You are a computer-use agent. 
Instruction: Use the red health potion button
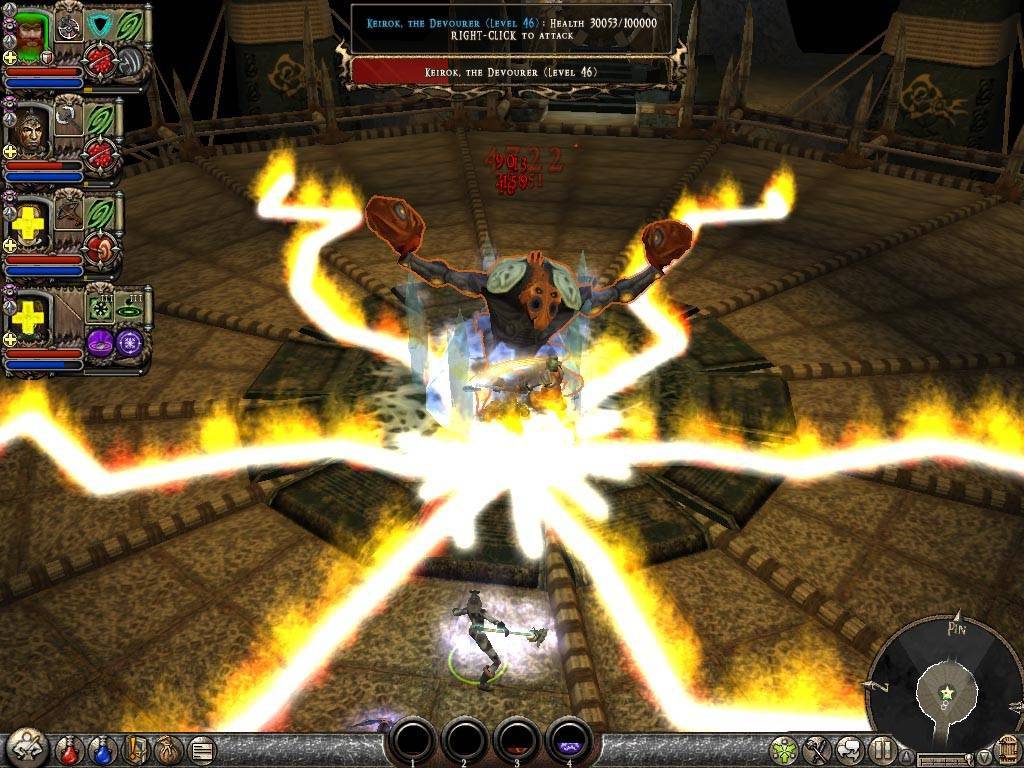[70, 749]
